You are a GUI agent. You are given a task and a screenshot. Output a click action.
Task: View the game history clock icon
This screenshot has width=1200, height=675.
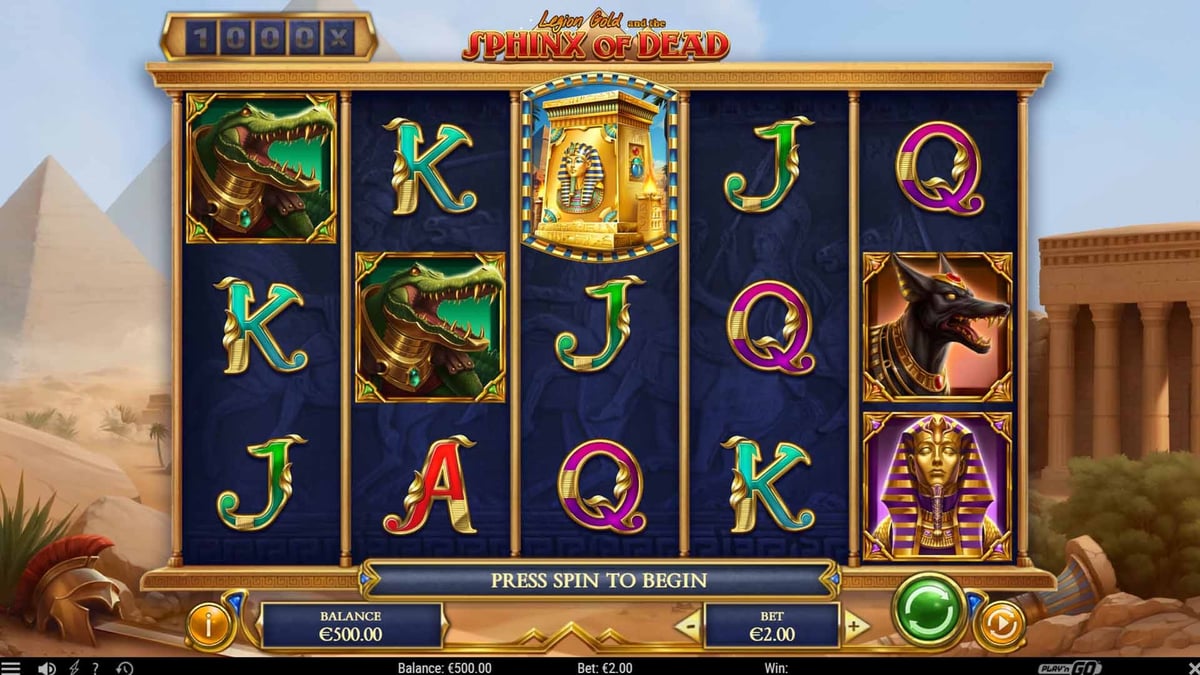[x=124, y=668]
